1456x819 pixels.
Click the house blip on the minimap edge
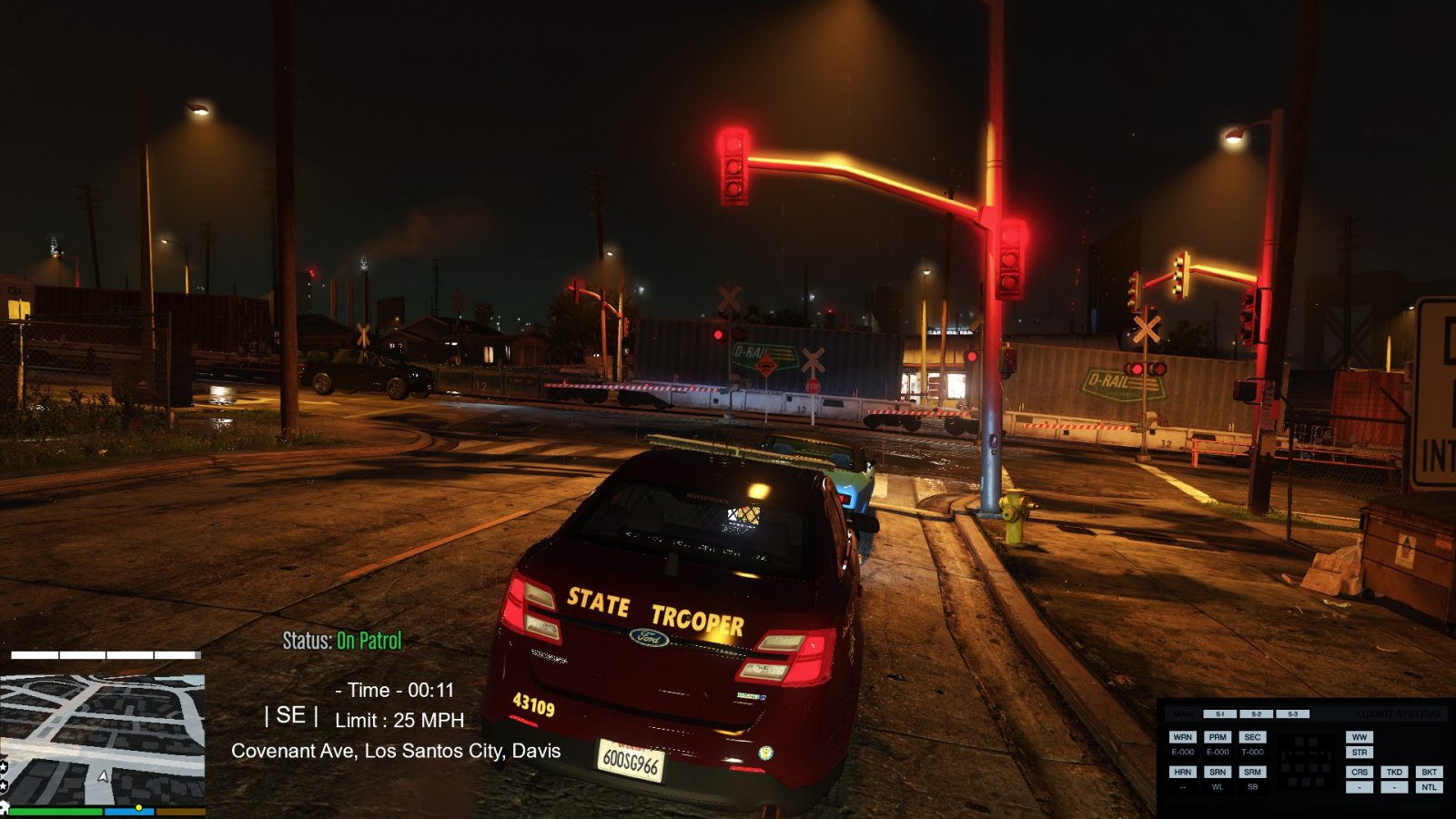click(x=4, y=807)
